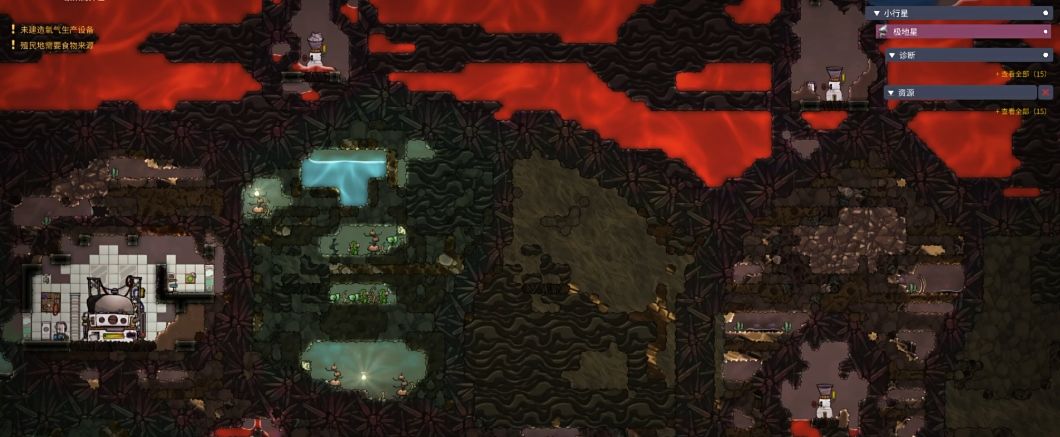Show all 15 entries under 诊断
1060x437 pixels.
[1020, 74]
